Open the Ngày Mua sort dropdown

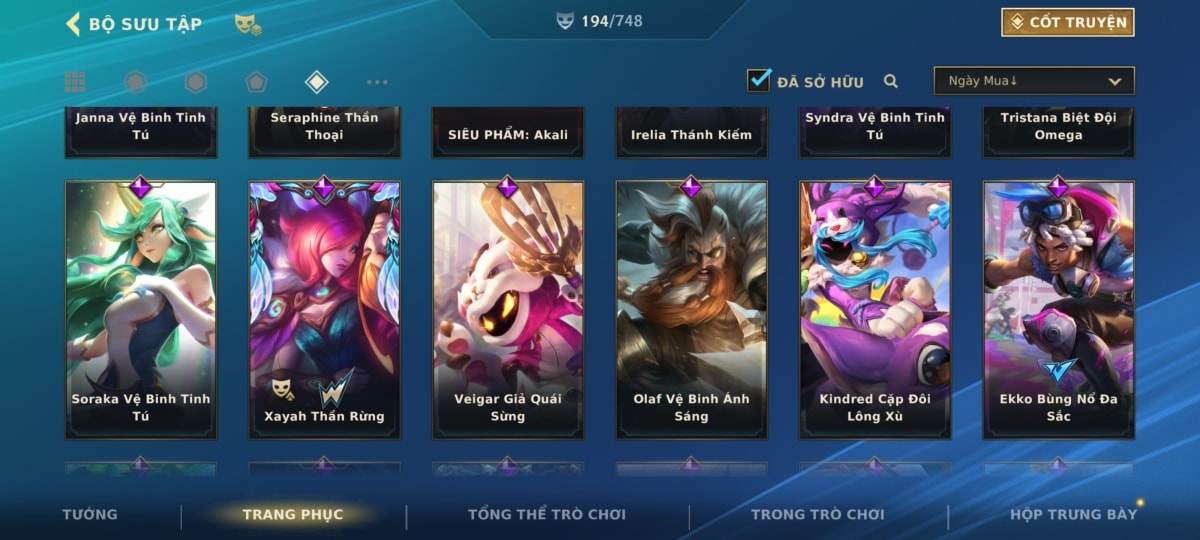coord(1034,81)
